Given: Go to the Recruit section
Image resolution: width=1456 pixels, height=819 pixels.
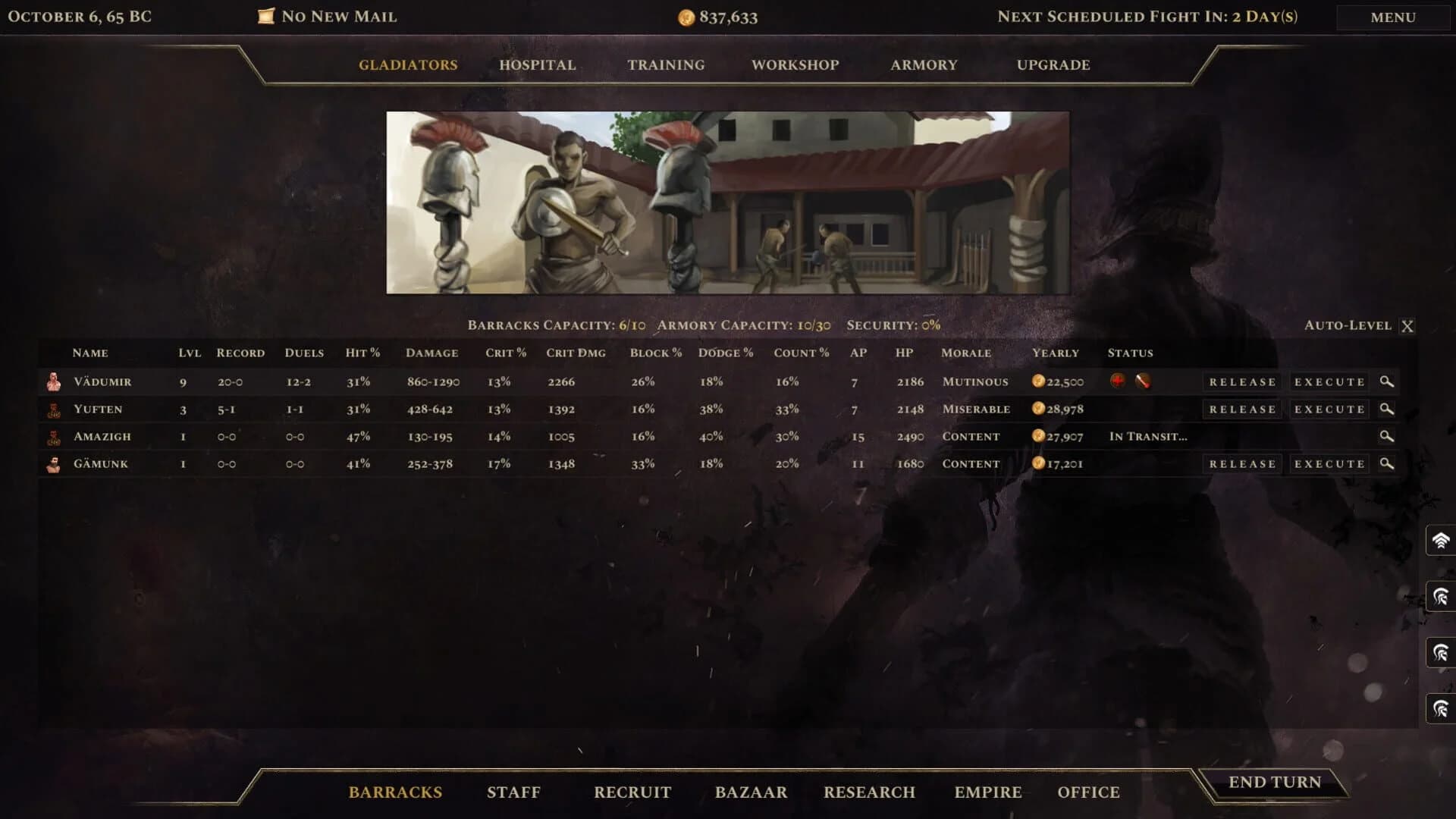Looking at the screenshot, I should 632,792.
